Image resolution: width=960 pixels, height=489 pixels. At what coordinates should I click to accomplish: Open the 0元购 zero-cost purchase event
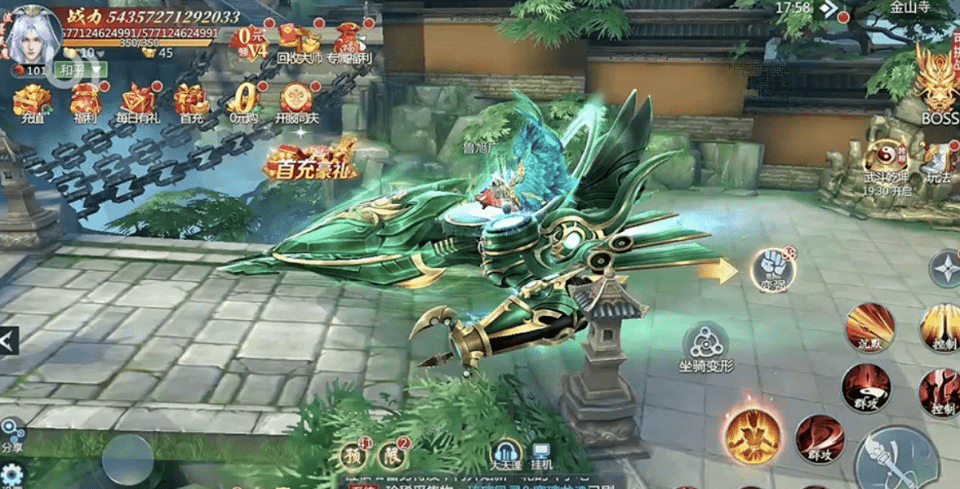point(243,101)
